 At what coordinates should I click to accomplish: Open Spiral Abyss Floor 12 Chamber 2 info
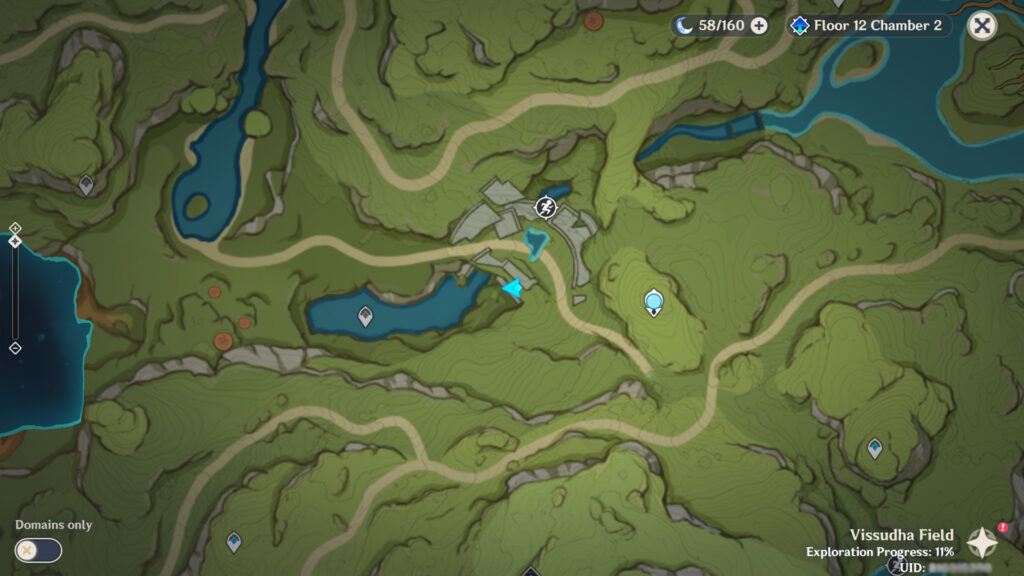(866, 26)
